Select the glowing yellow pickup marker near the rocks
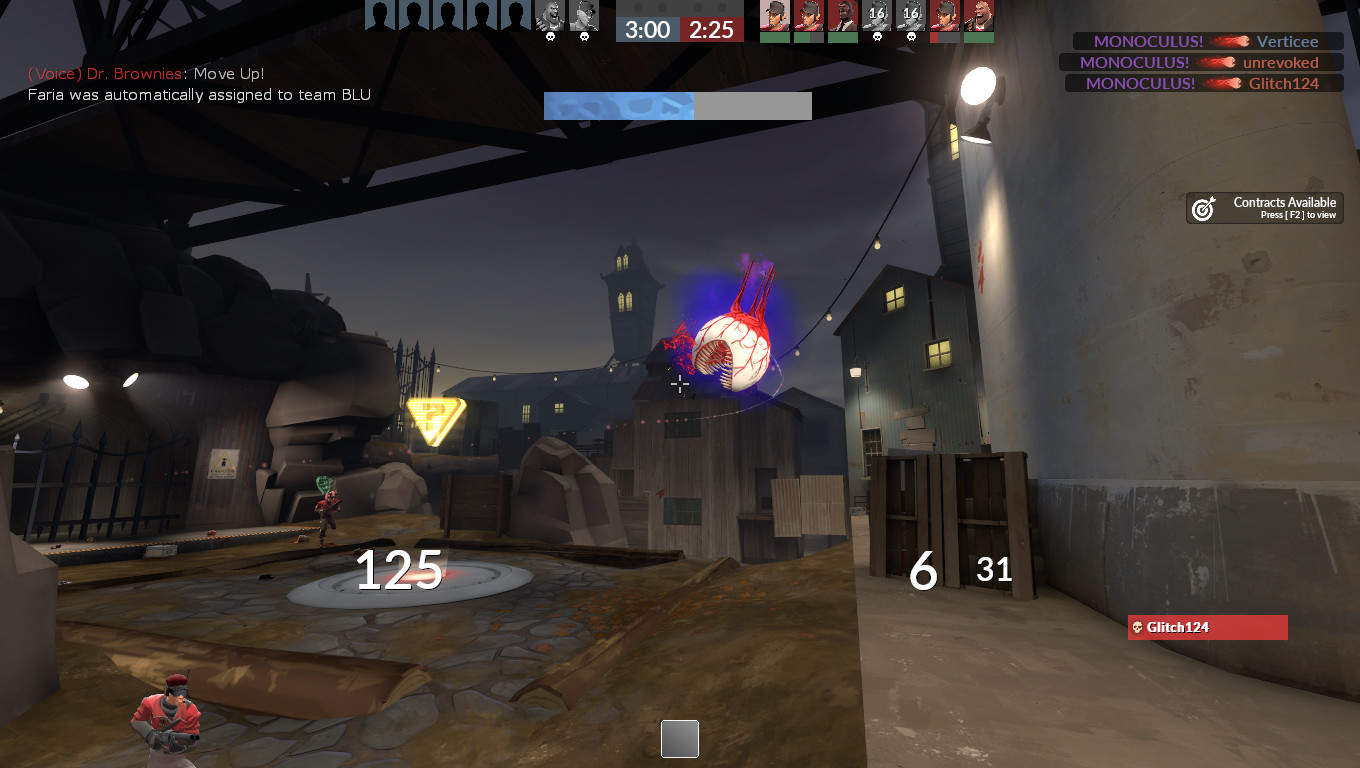Image resolution: width=1360 pixels, height=768 pixels. point(433,414)
